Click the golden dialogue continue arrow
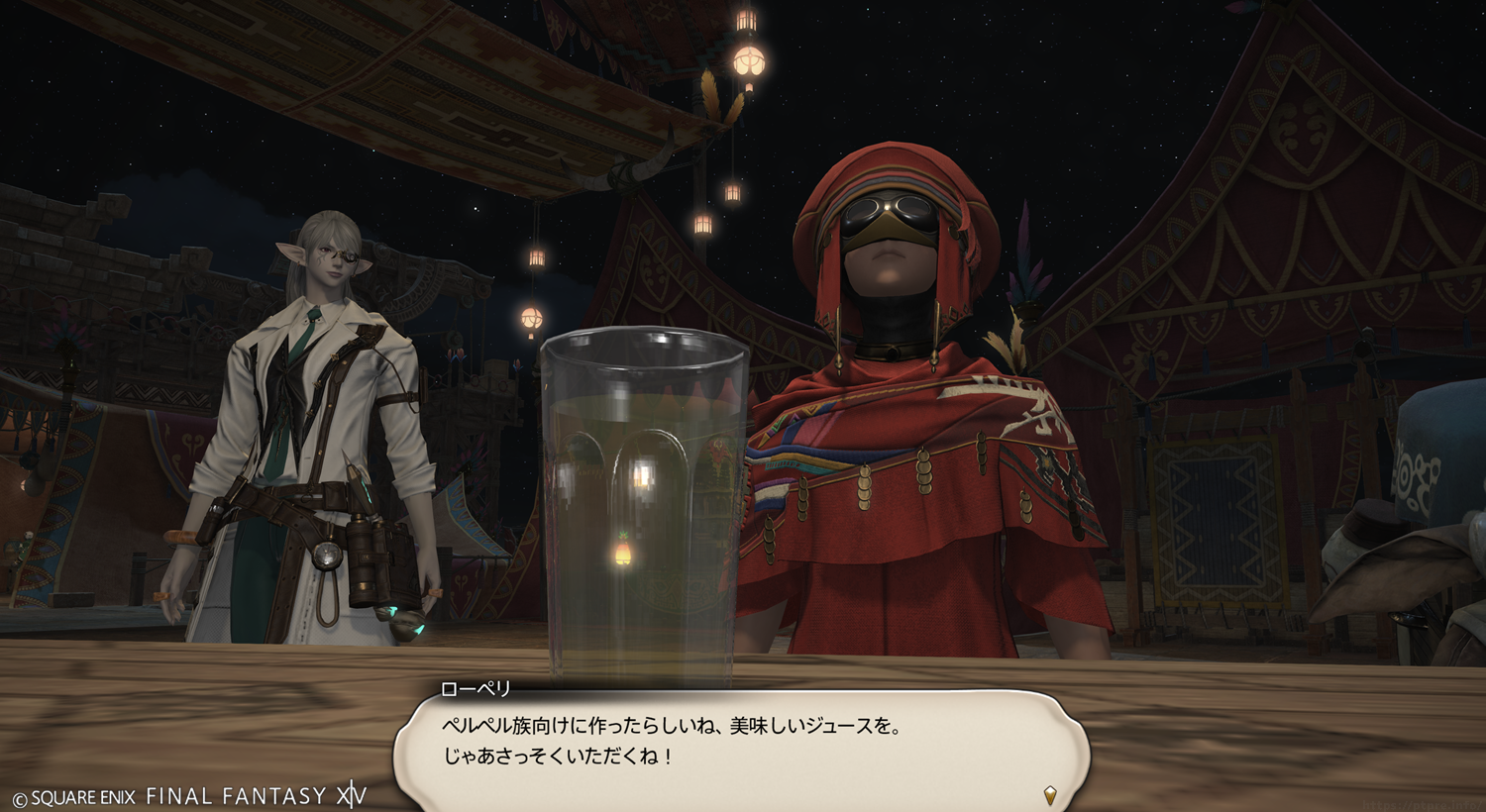Image resolution: width=1486 pixels, height=812 pixels. (x=1050, y=794)
